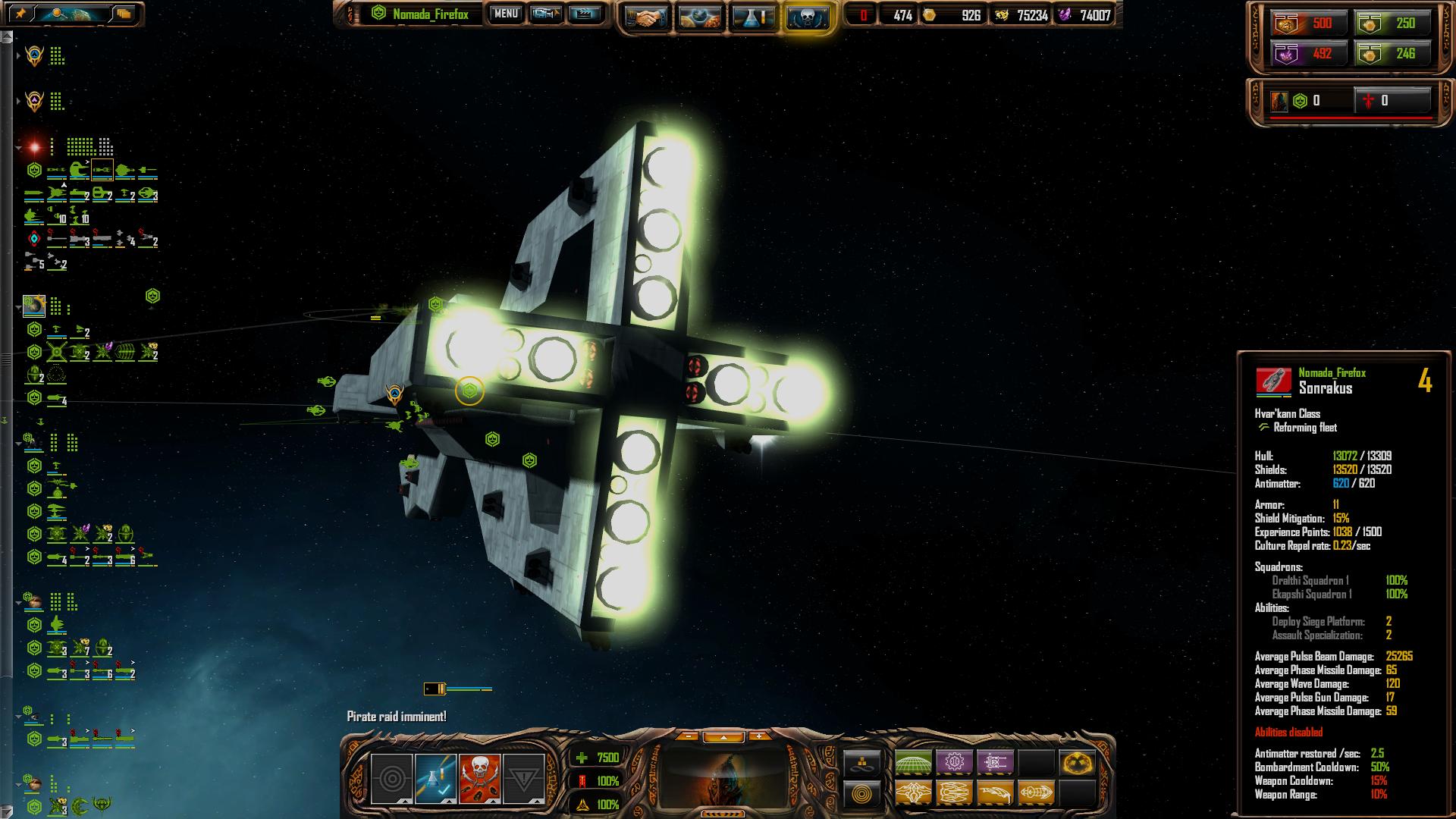This screenshot has width=1456, height=819.
Task: Click the warning triangle alert icon
Action: [x=524, y=779]
